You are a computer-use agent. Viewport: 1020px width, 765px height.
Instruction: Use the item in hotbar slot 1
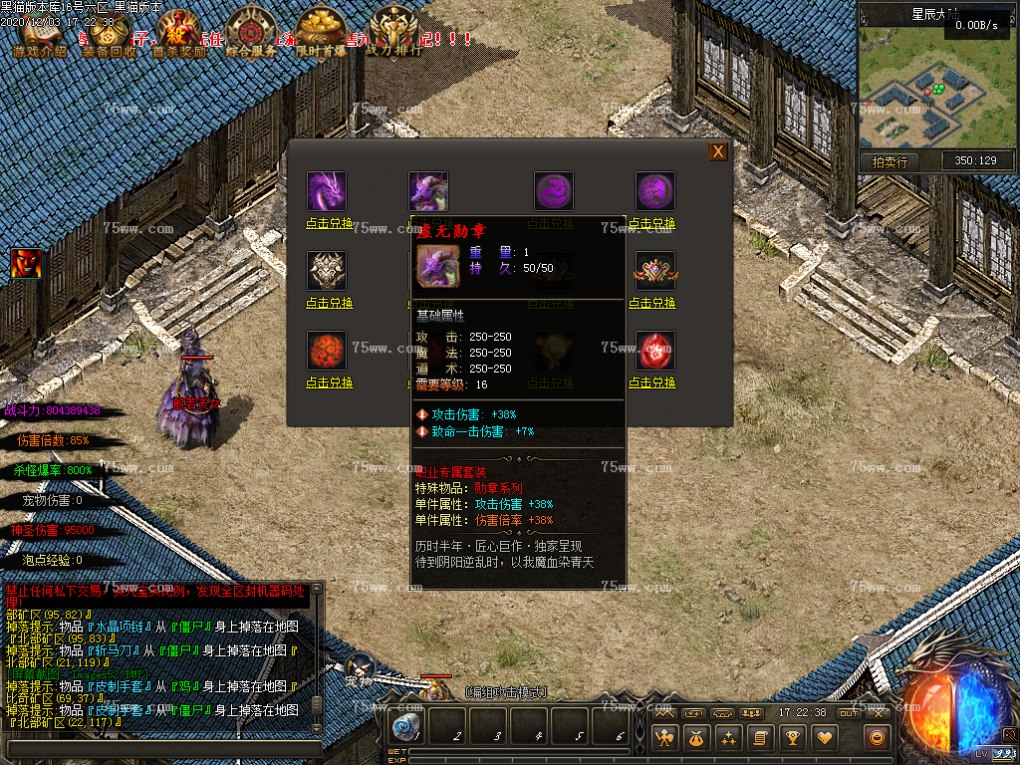407,726
